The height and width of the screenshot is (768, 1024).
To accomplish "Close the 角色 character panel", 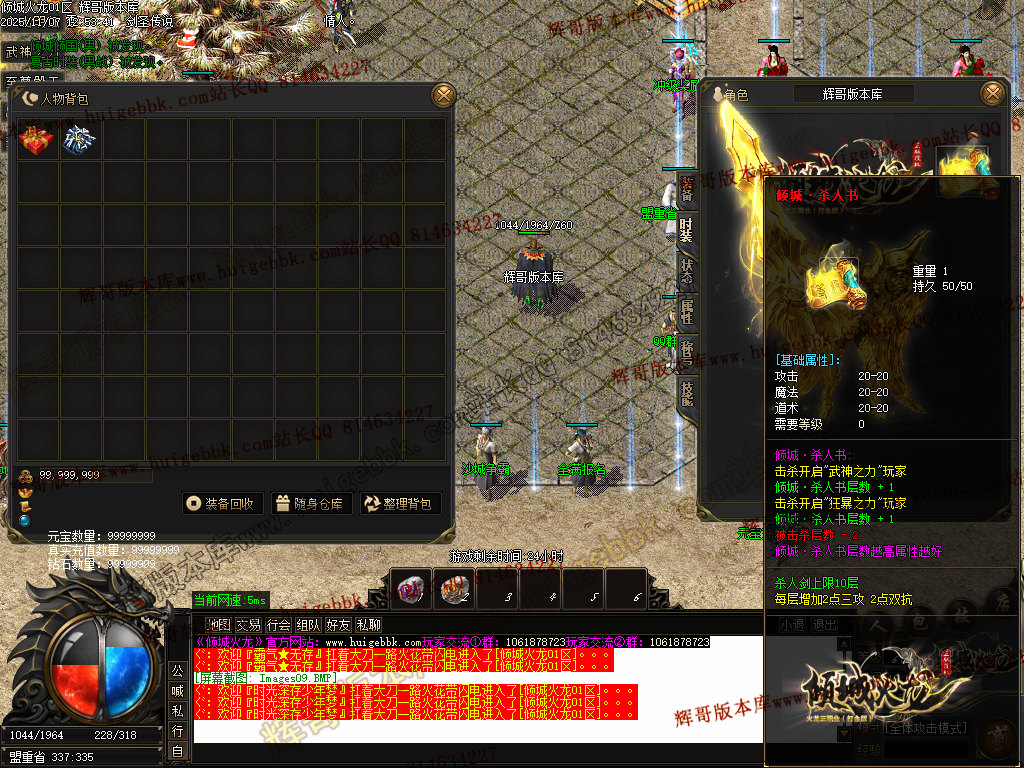I will 992,93.
